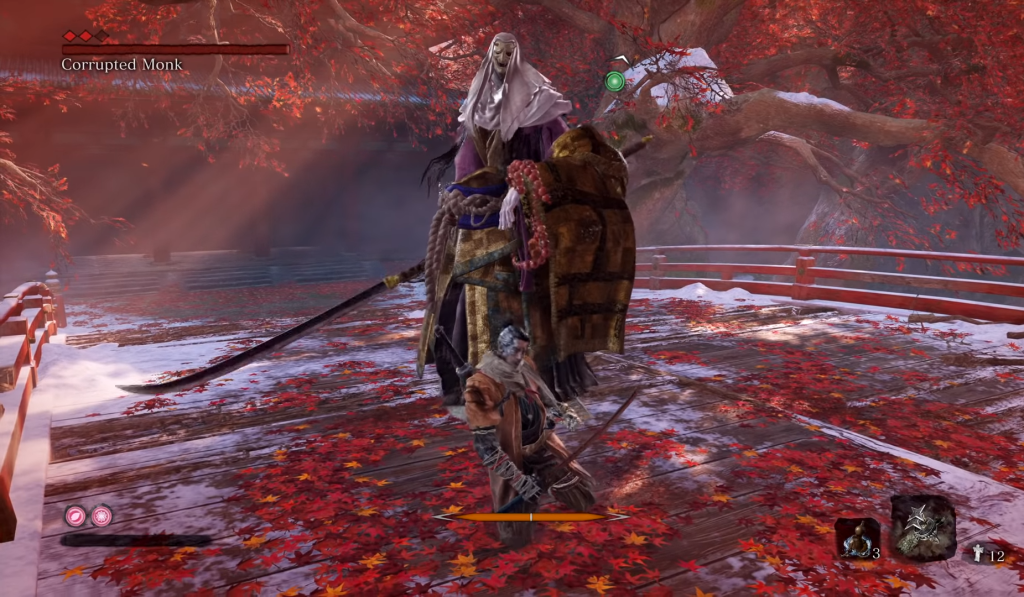Select the Healing Gourd quick item slot
The image size is (1024, 597).
point(857,539)
